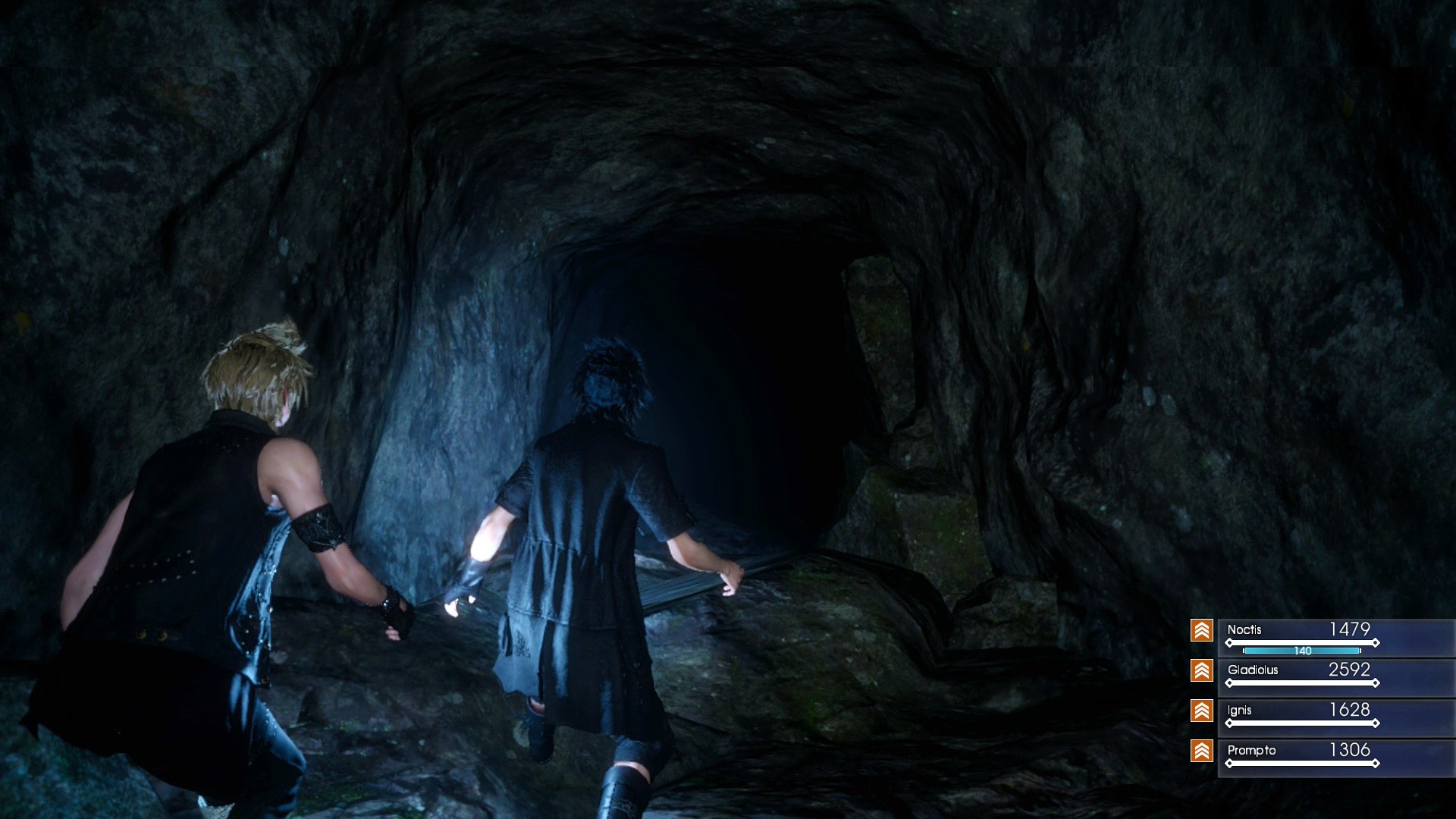Select the Noctis name label
This screenshot has width=1456, height=819.
[1244, 629]
